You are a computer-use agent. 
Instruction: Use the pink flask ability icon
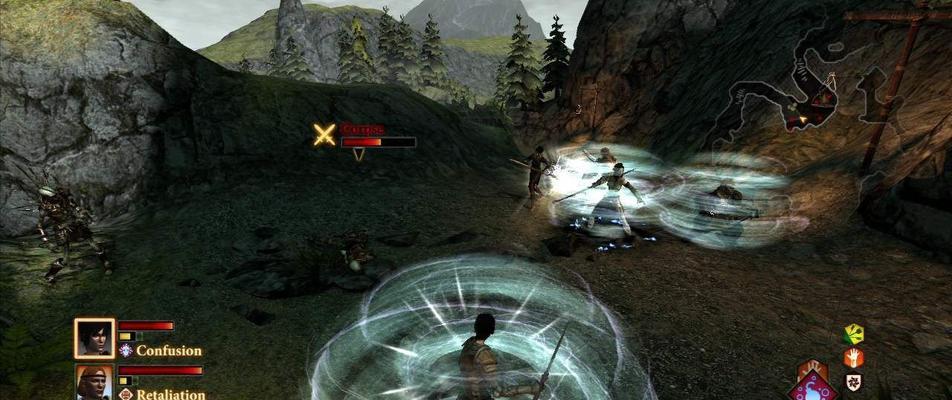click(812, 385)
